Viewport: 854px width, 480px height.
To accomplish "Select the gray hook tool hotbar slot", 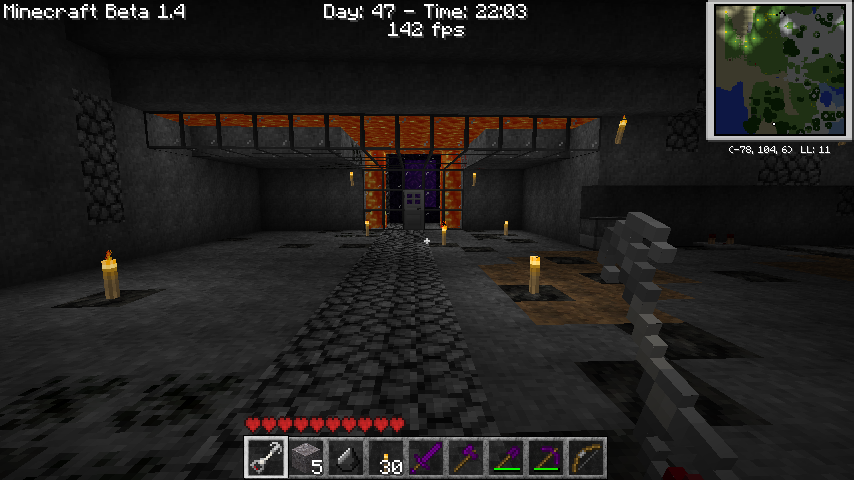I will [265, 458].
